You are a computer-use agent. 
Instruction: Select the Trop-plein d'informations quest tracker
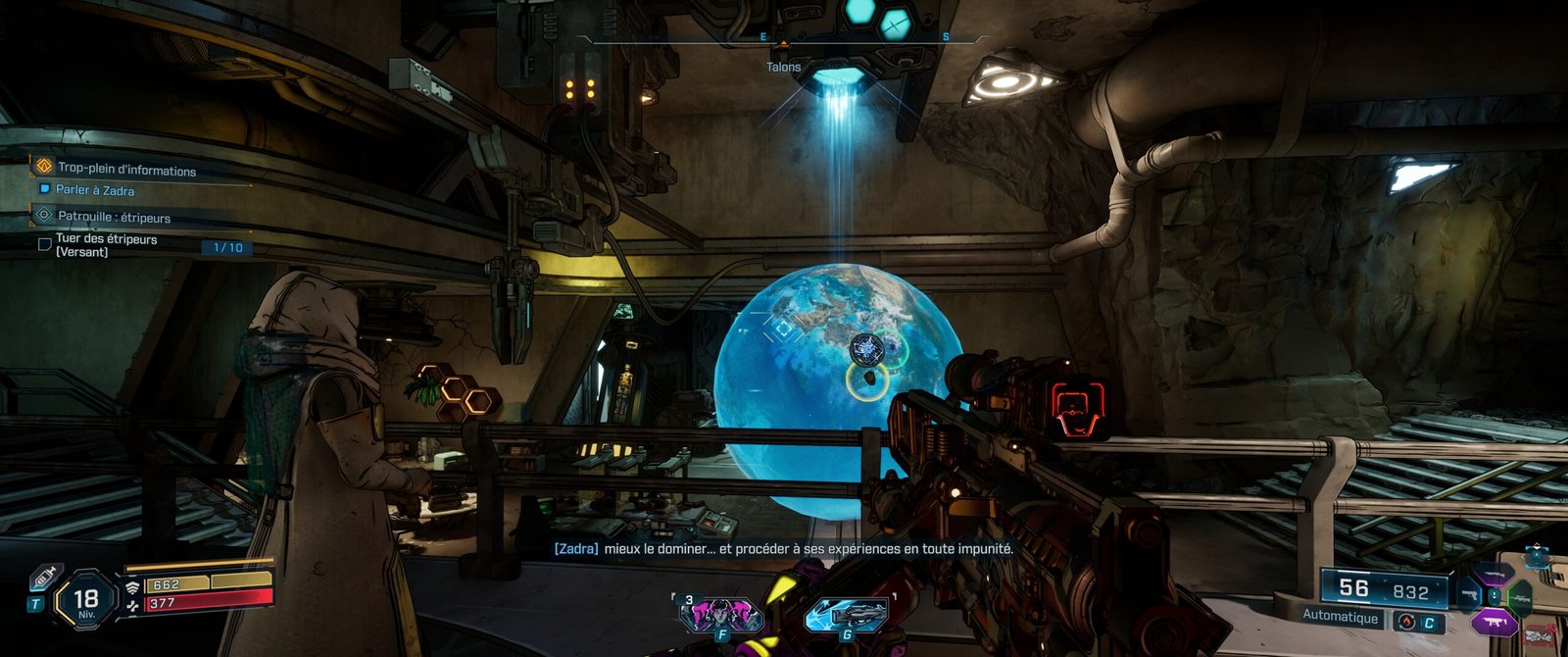pos(126,169)
